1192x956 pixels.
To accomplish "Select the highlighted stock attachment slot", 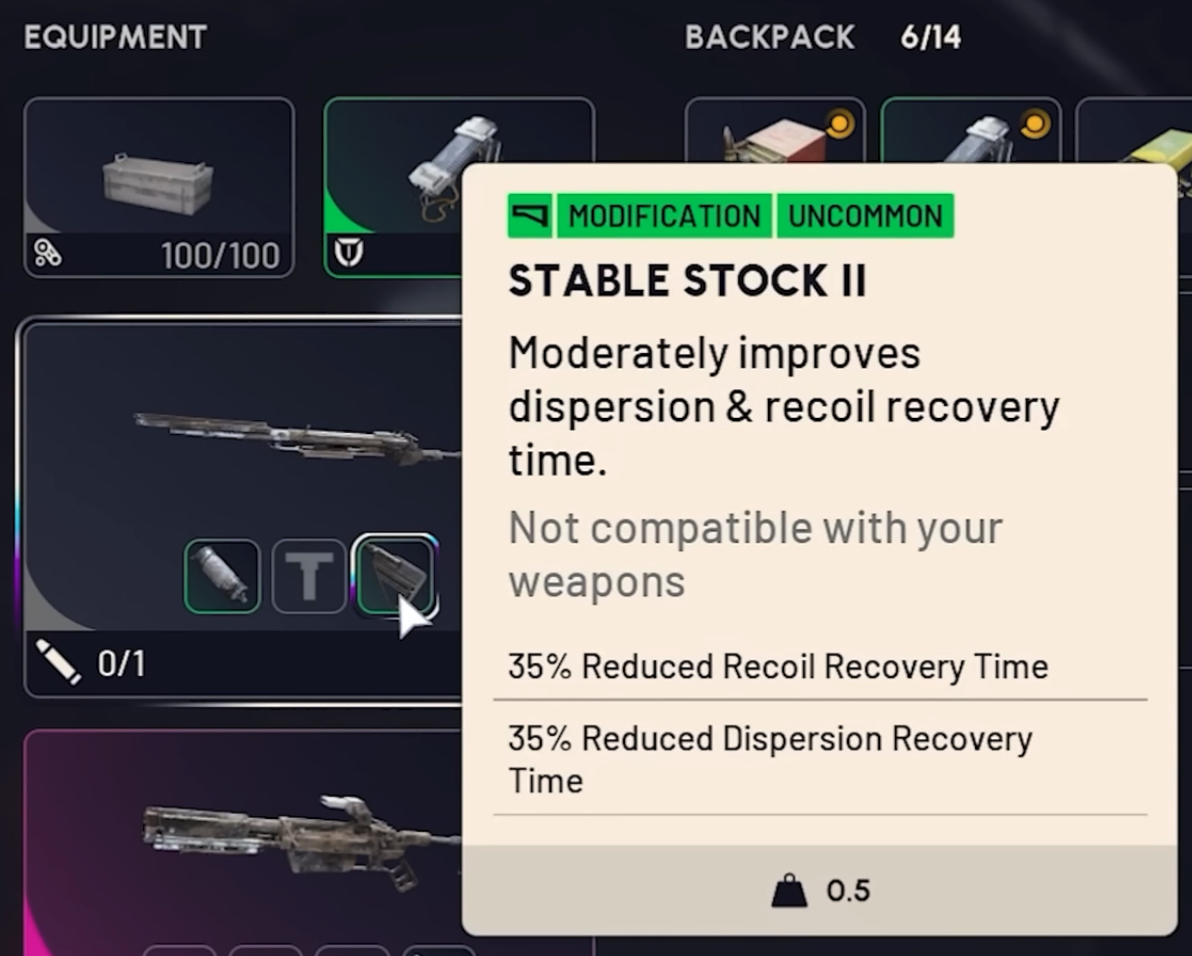I will 394,575.
